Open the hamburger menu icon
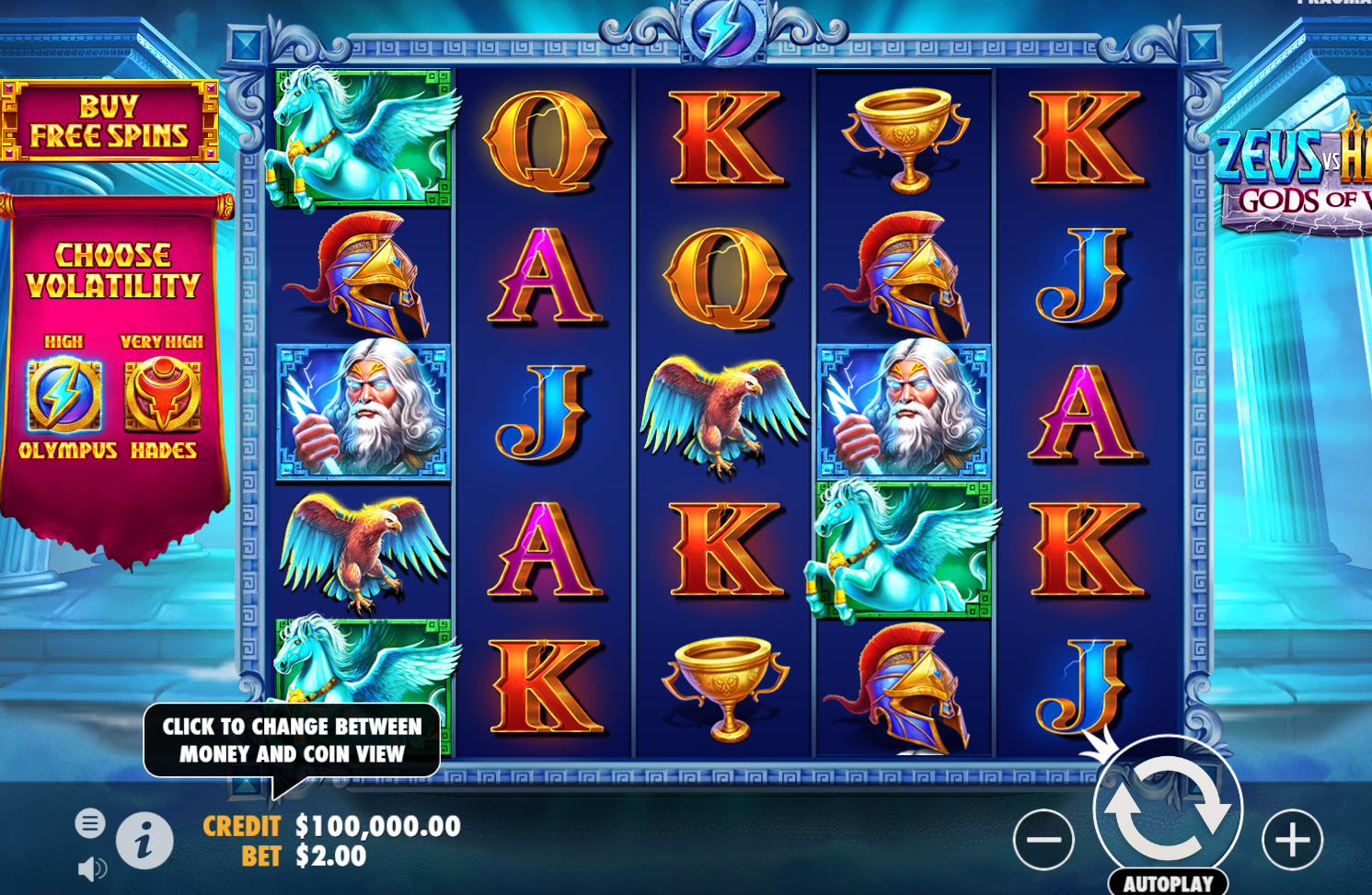The image size is (1372, 895). tap(89, 824)
